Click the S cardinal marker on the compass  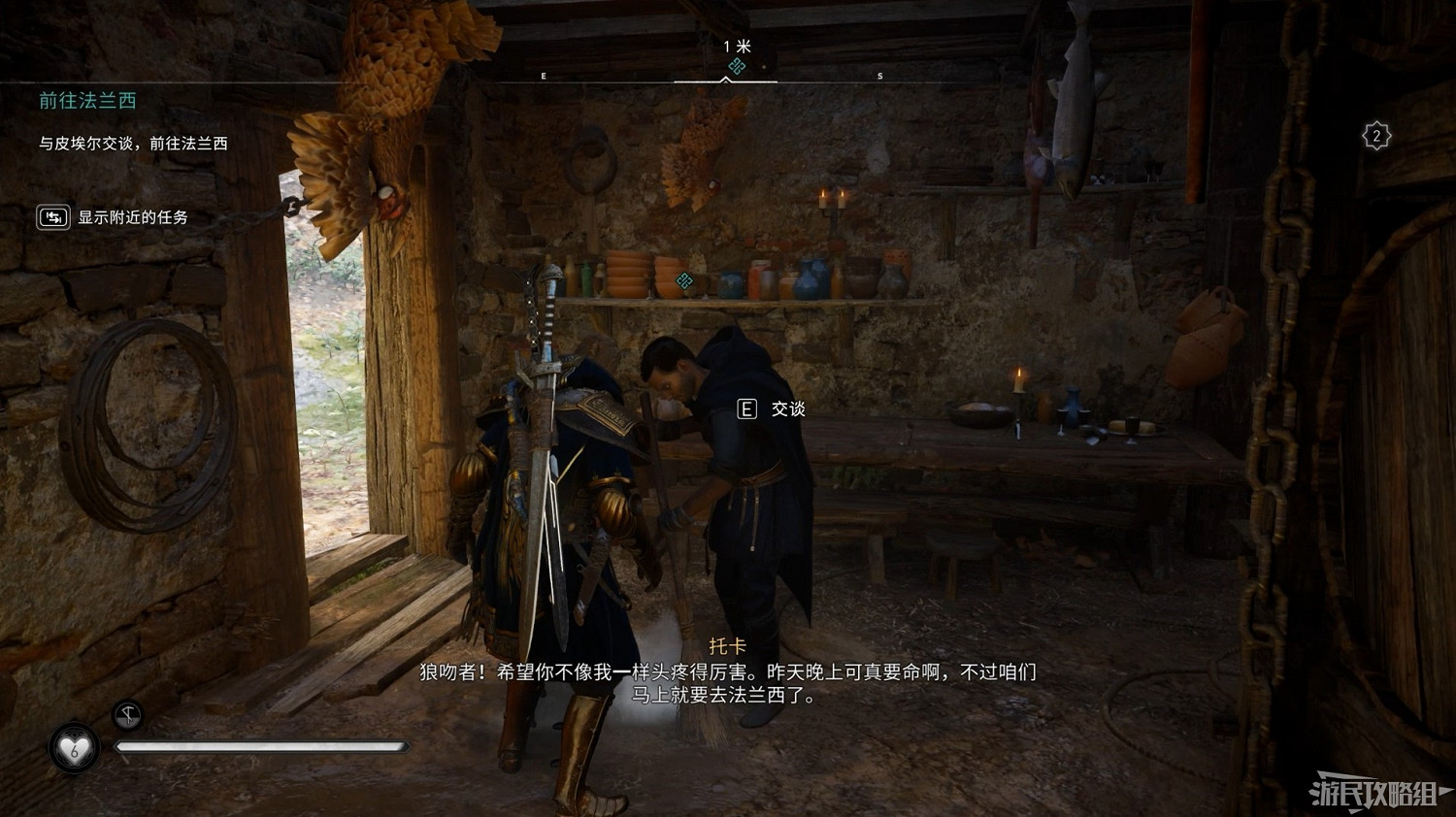[878, 74]
